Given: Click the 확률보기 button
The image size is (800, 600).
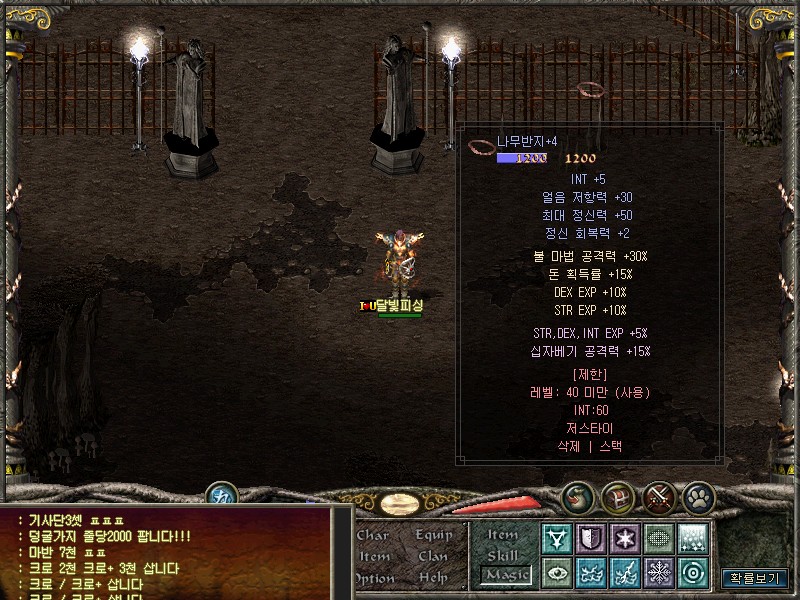Looking at the screenshot, I should [x=754, y=578].
